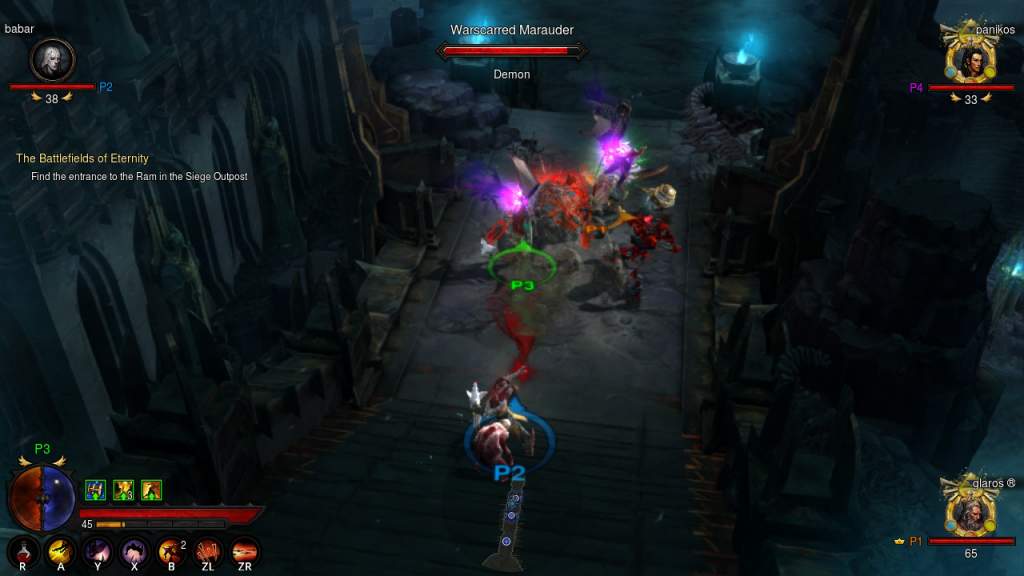
Task: Select babar's player portrait
Action: click(x=52, y=60)
